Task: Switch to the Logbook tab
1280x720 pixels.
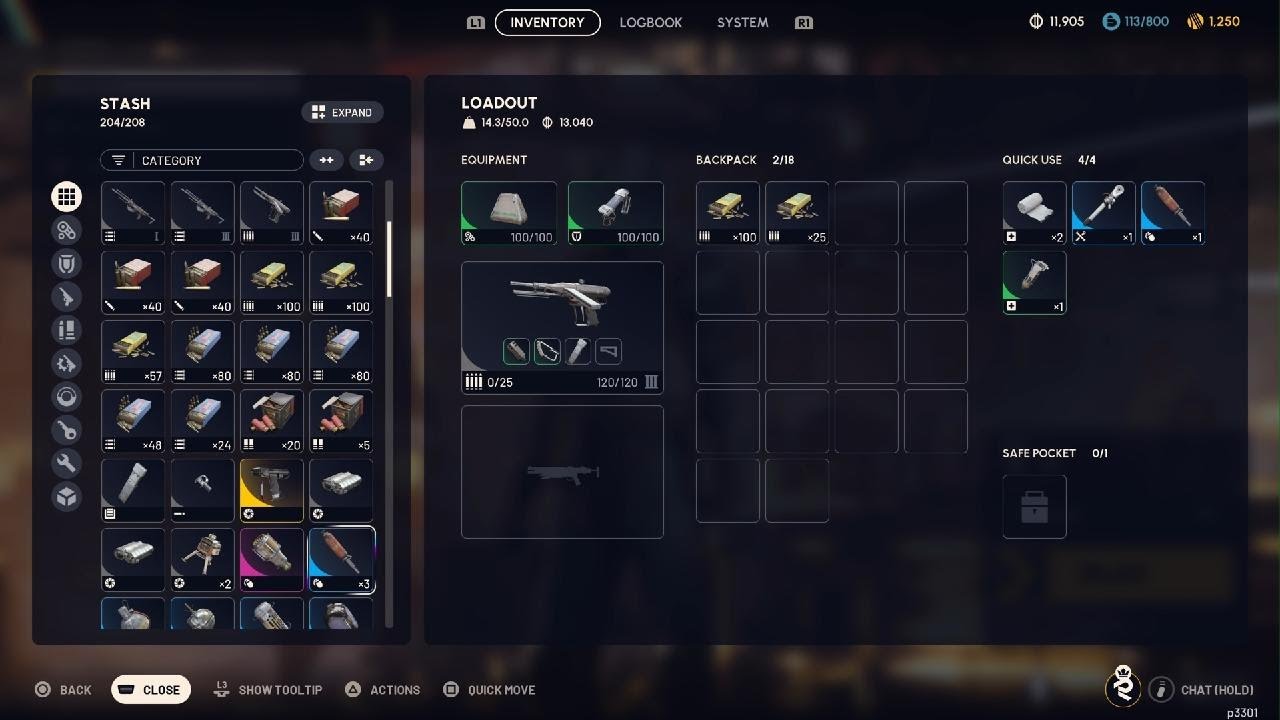Action: [x=650, y=22]
